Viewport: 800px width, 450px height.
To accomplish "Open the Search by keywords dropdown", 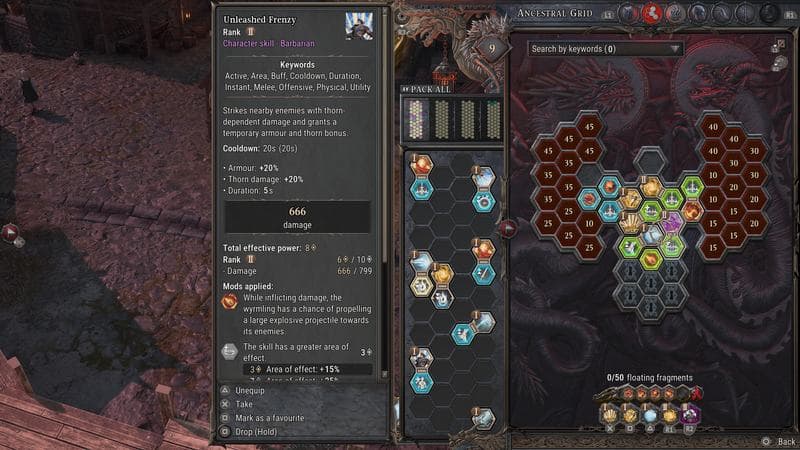I will (604, 48).
